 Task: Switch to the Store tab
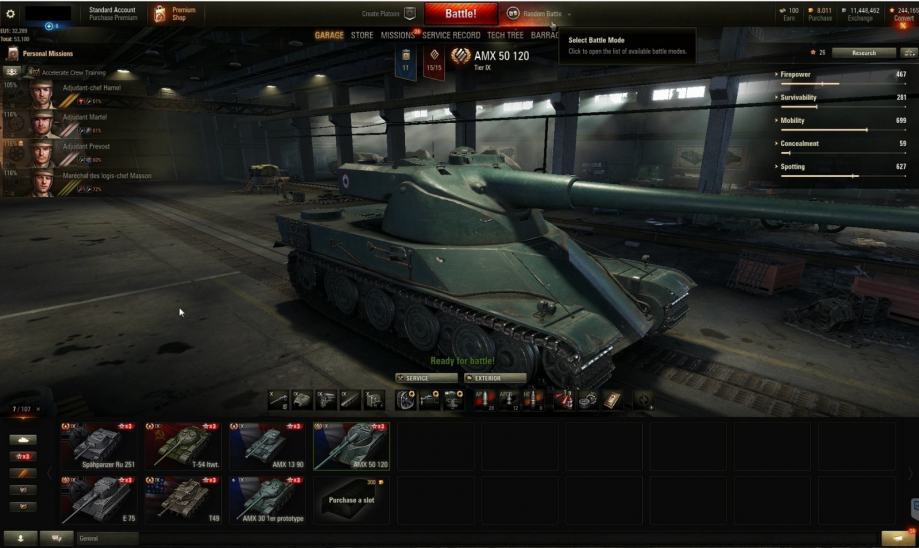[x=362, y=35]
